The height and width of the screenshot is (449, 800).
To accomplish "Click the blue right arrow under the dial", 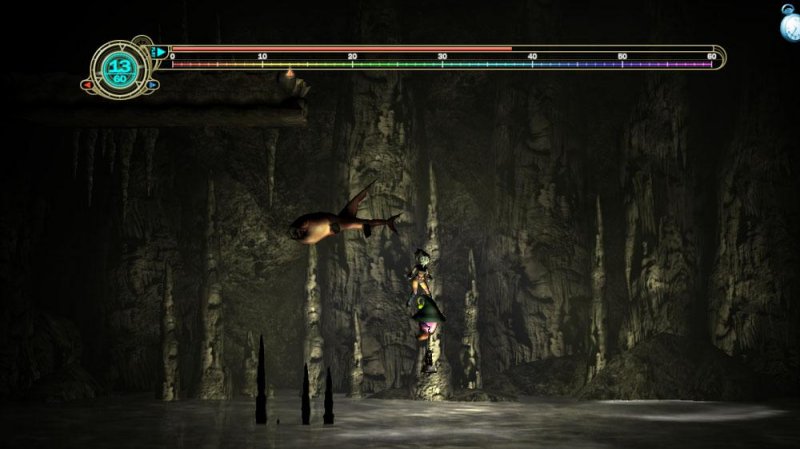I will click(x=152, y=85).
